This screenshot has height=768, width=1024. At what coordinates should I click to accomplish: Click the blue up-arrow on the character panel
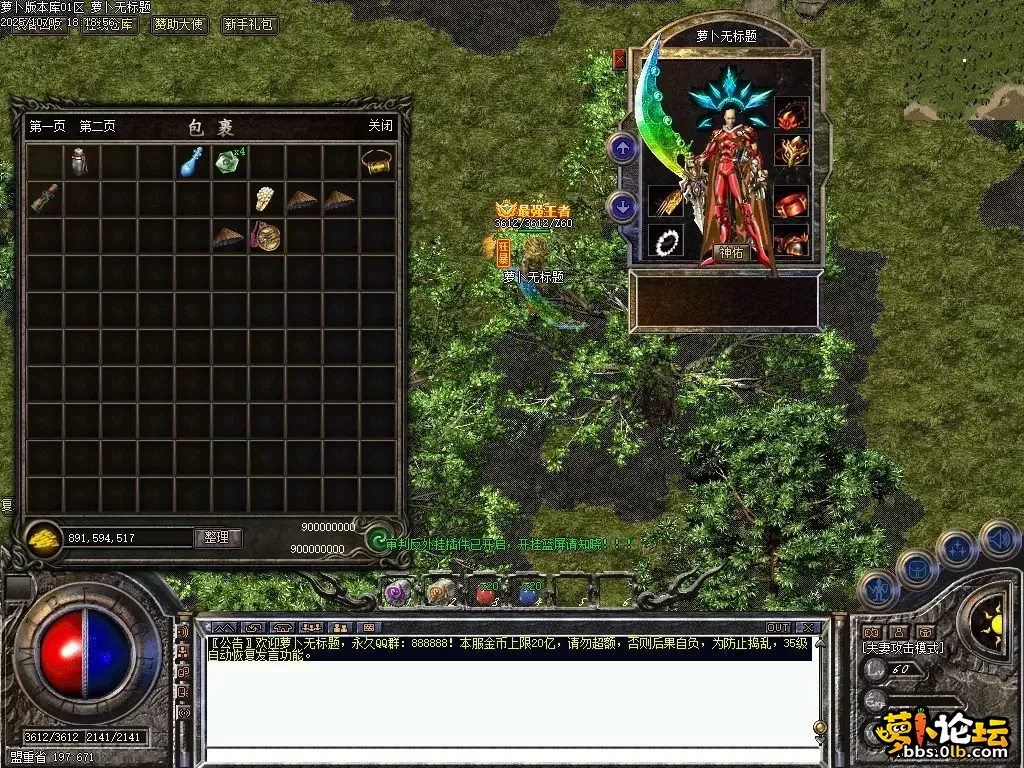point(623,149)
